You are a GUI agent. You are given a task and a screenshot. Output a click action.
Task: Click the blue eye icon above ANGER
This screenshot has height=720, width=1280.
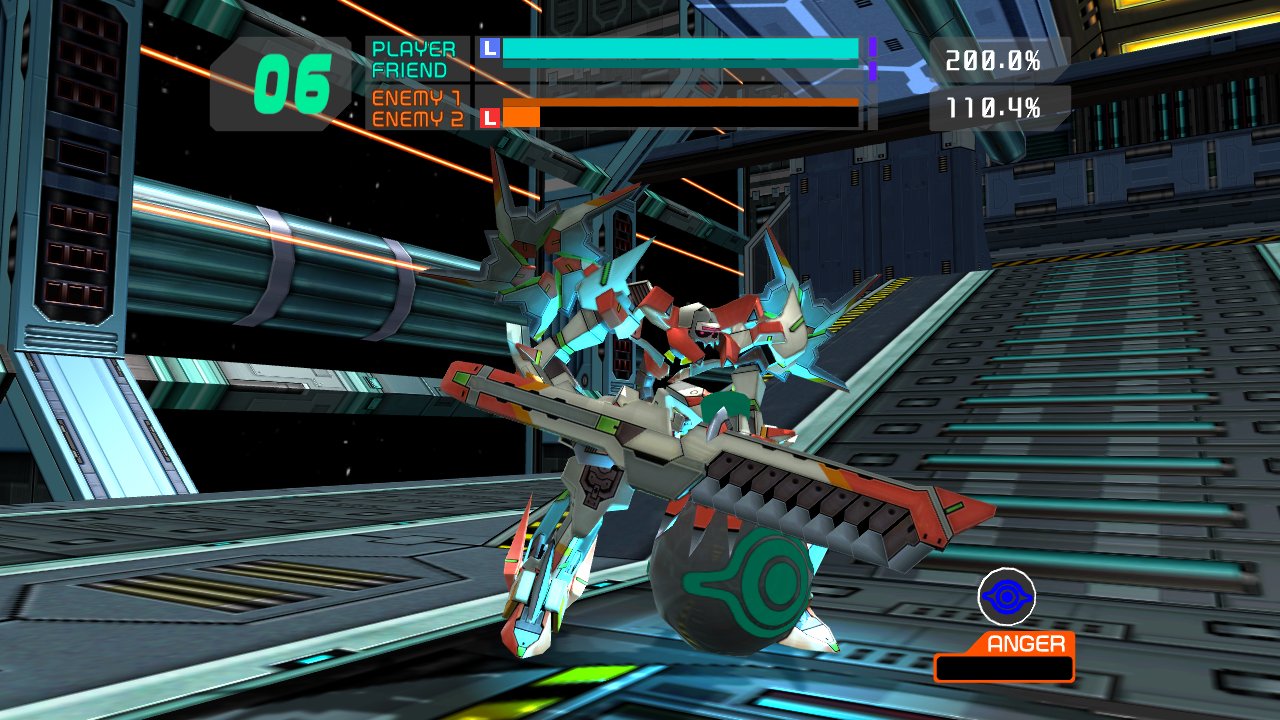(x=1006, y=597)
